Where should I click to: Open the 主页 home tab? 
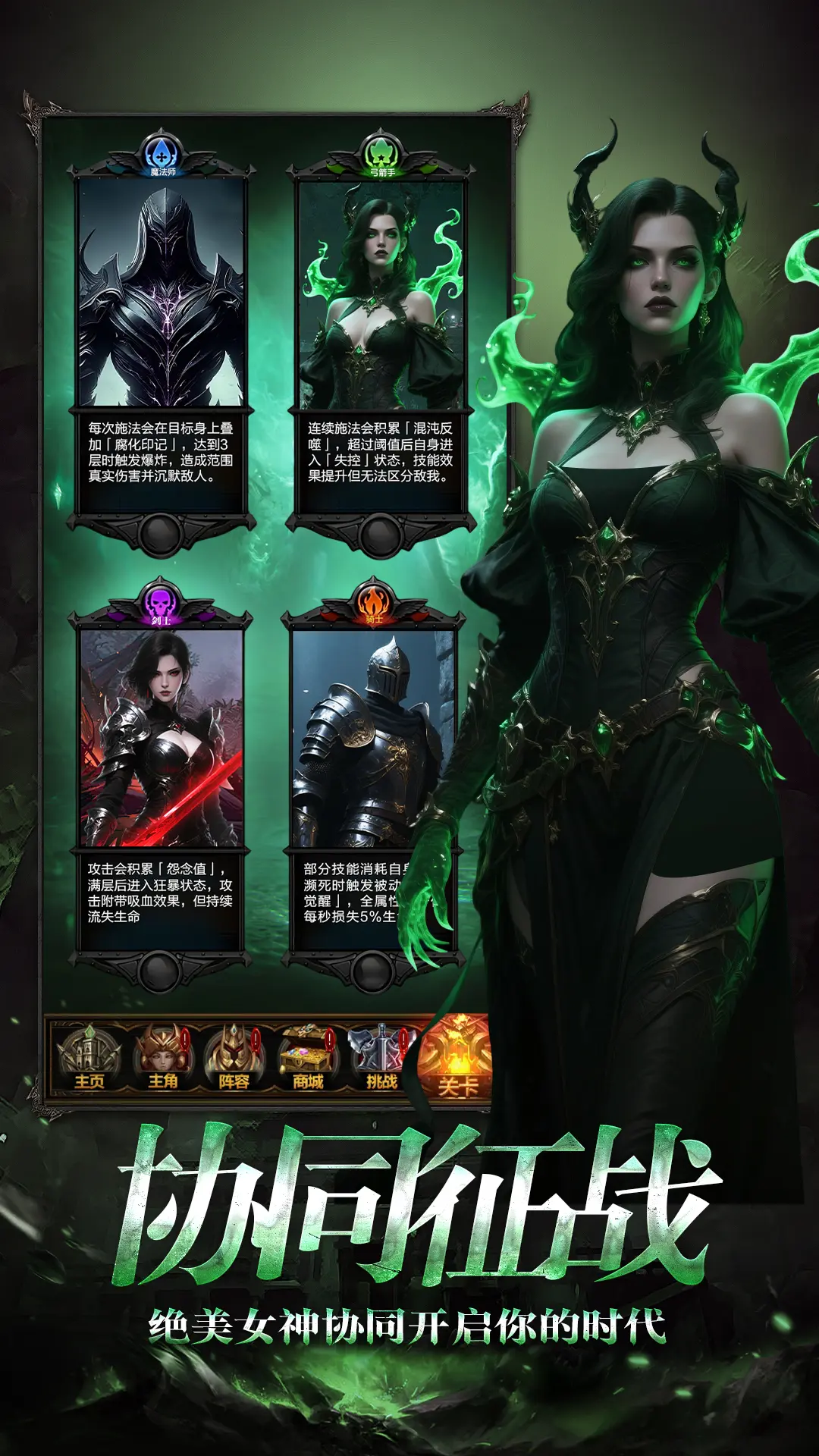pos(89,1058)
